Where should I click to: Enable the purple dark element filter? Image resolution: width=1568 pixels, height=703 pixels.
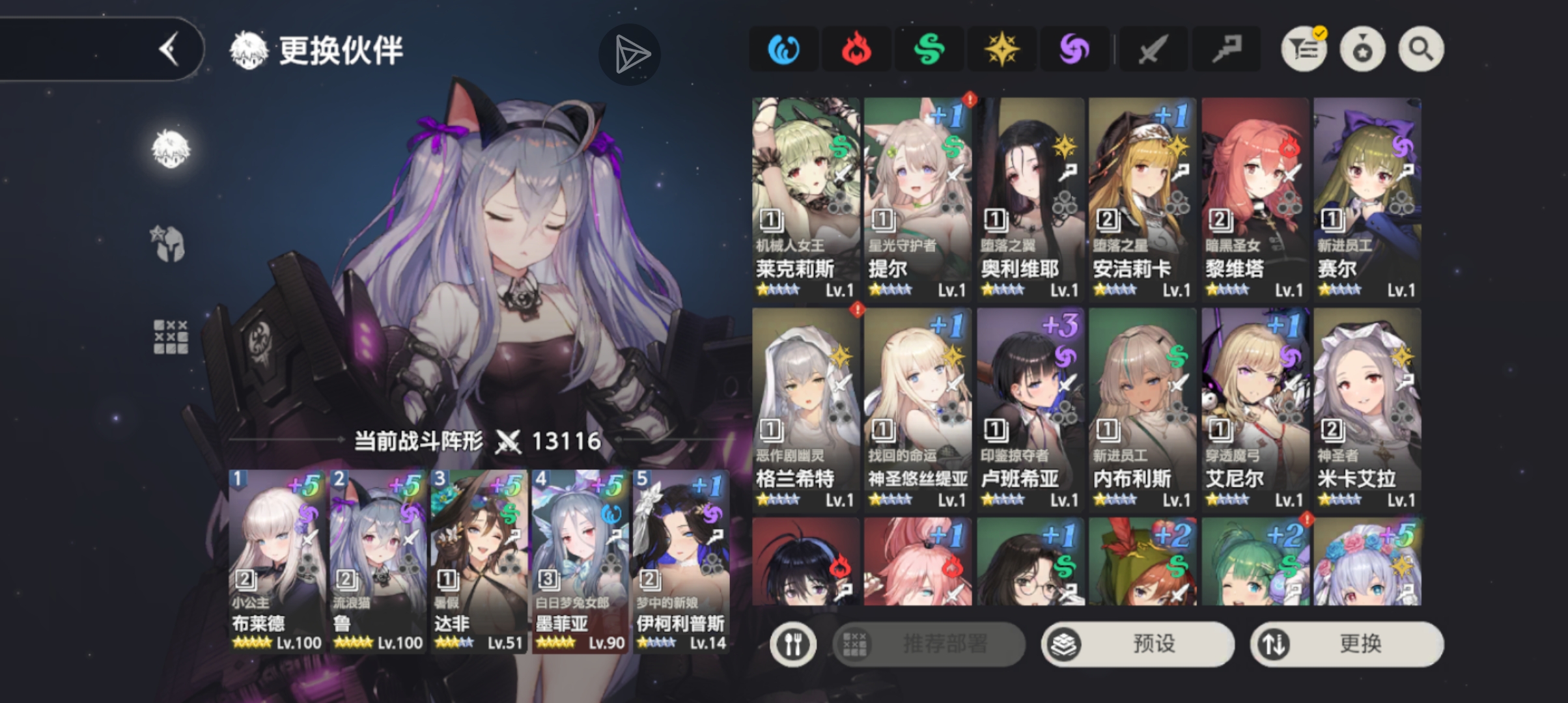click(1075, 48)
